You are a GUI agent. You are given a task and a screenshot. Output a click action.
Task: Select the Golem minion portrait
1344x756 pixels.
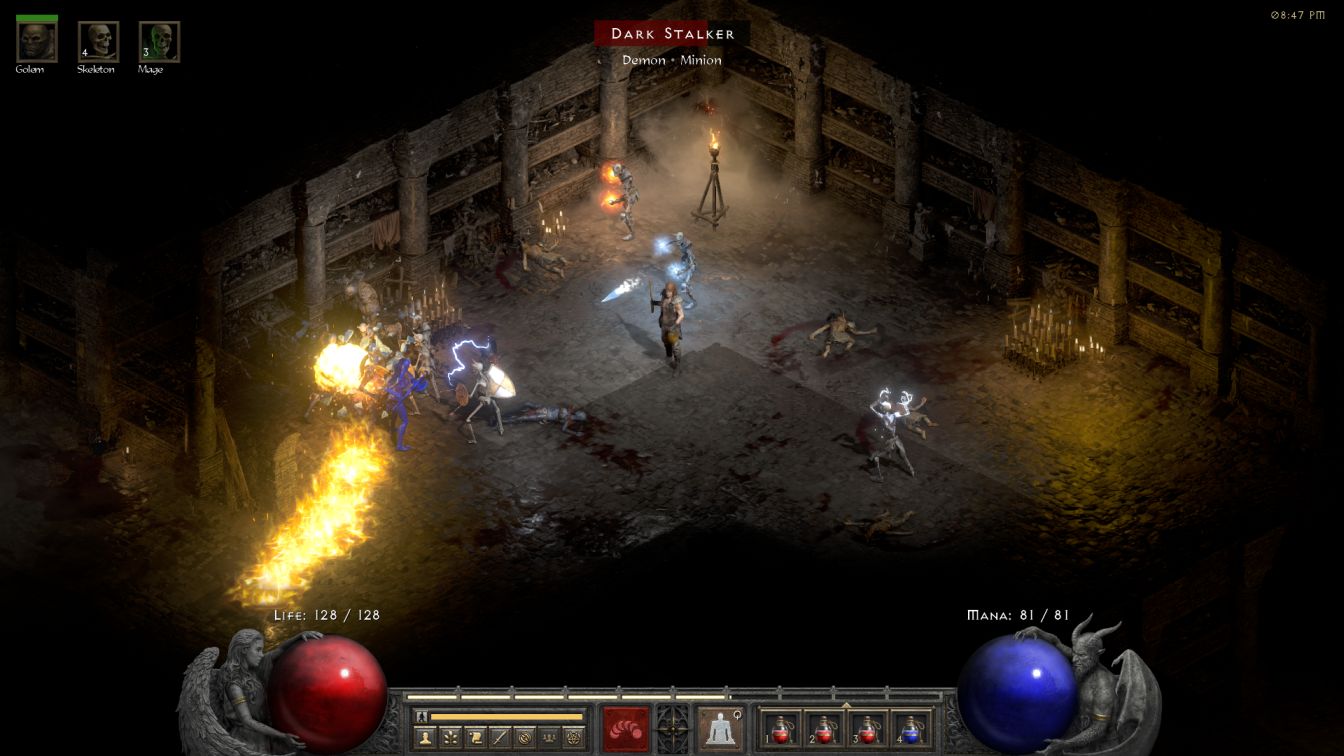tap(37, 42)
